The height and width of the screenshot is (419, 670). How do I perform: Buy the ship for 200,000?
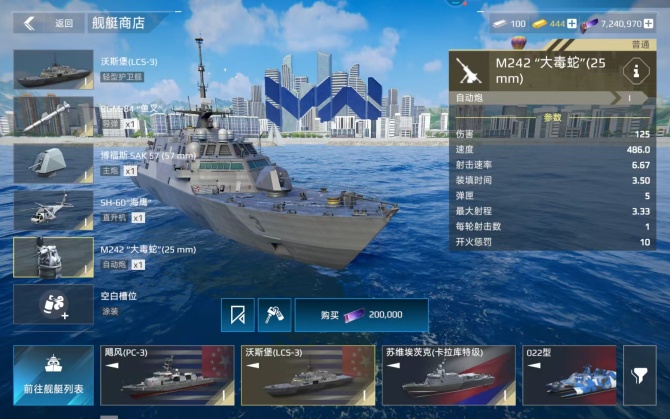click(361, 315)
